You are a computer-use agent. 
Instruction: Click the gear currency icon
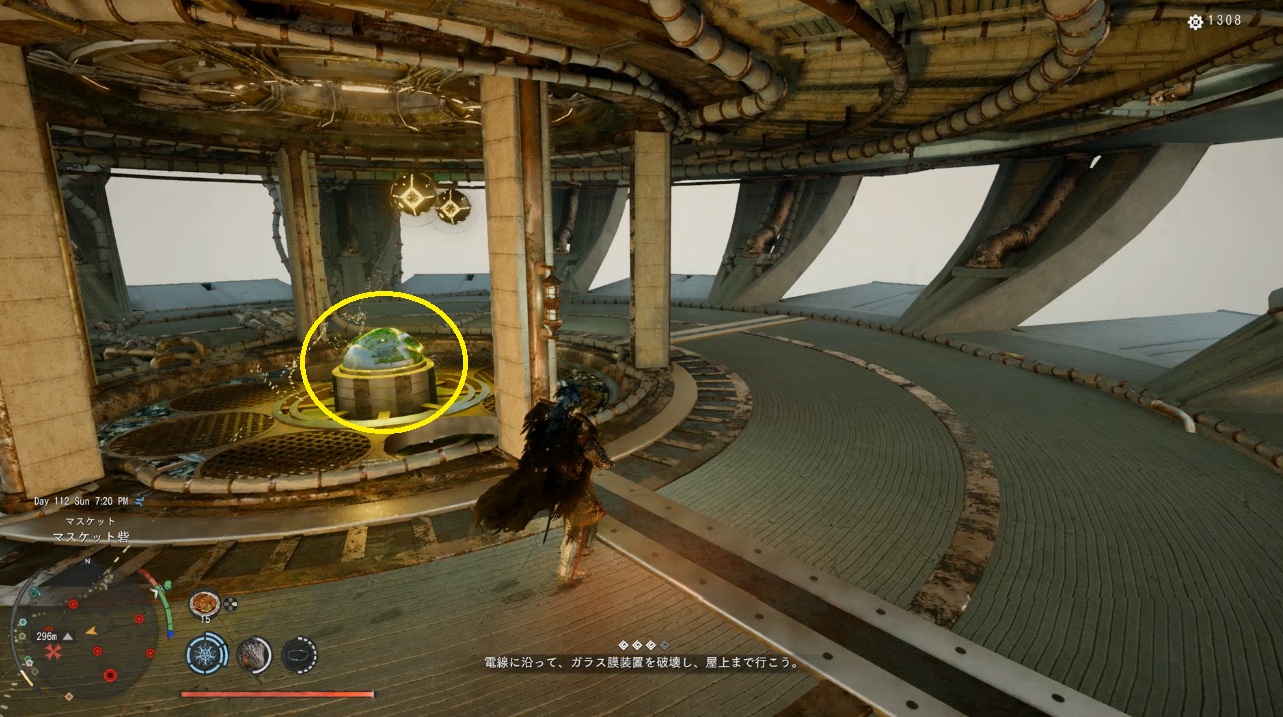(x=1195, y=21)
